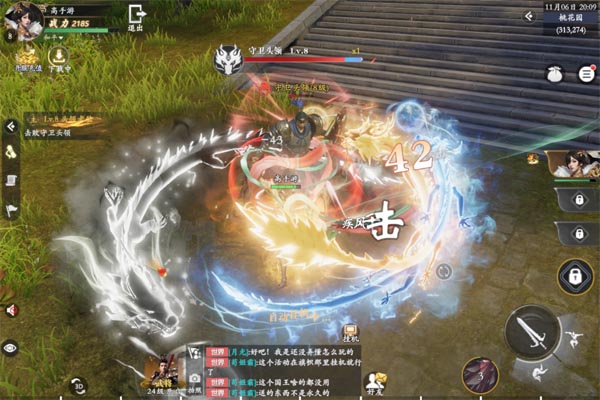The image size is (600, 400).
Task: Tap the large padlock lock button
Action: 577,275
